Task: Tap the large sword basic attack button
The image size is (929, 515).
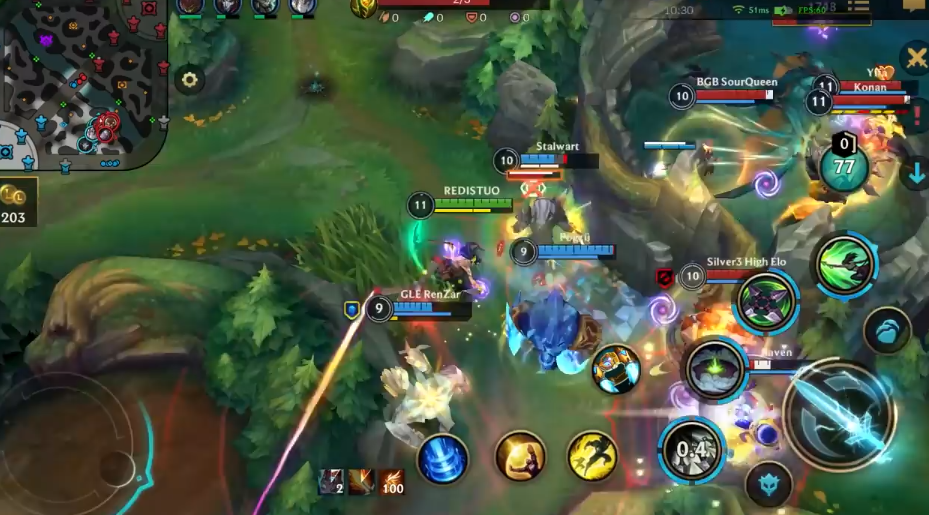Action: click(838, 415)
